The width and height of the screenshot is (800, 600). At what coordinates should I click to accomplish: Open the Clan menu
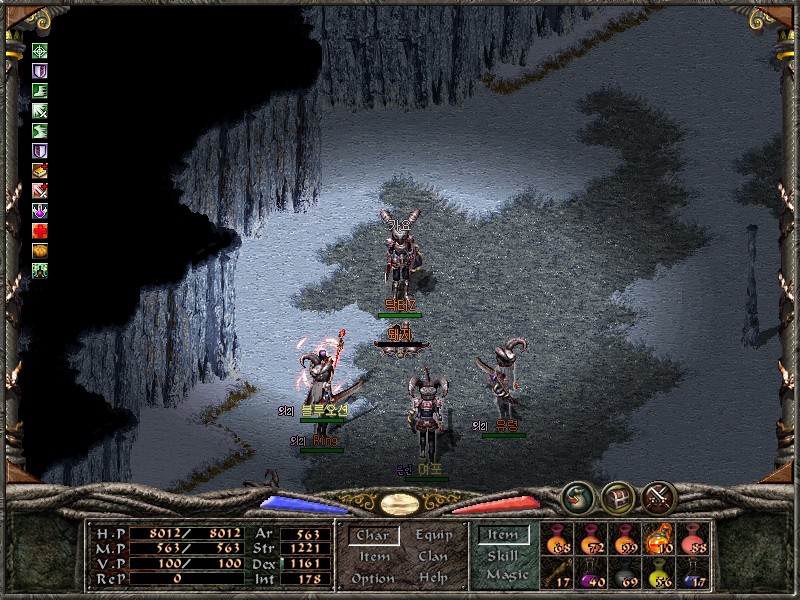[433, 557]
